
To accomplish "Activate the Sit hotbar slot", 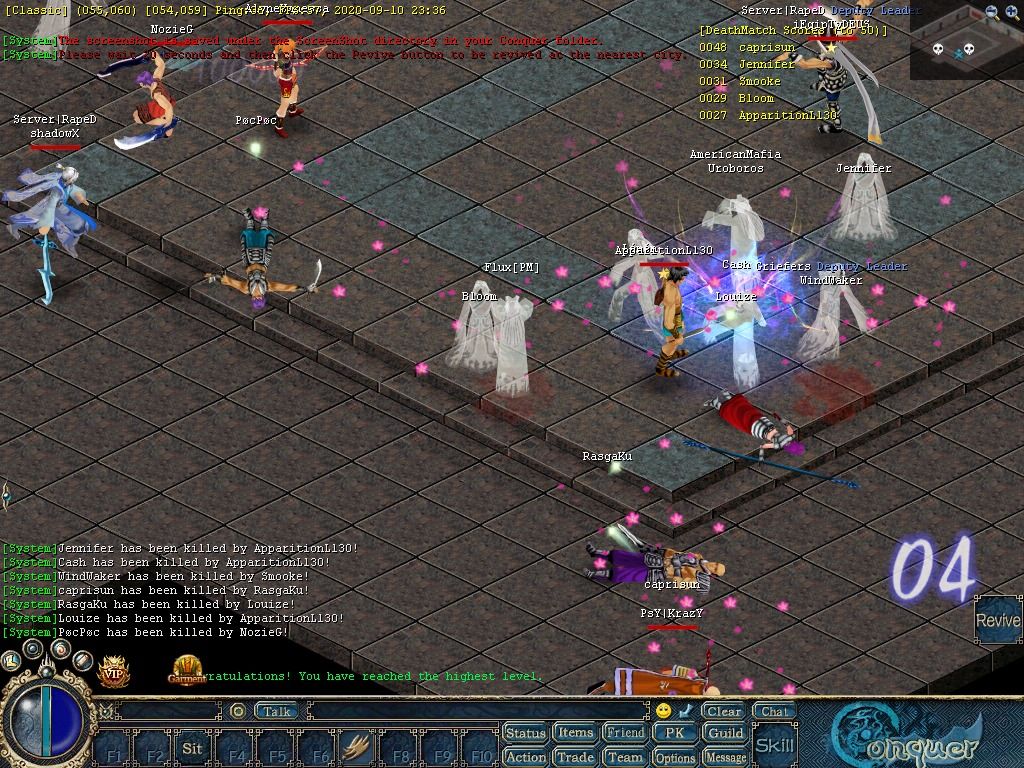I will point(192,747).
